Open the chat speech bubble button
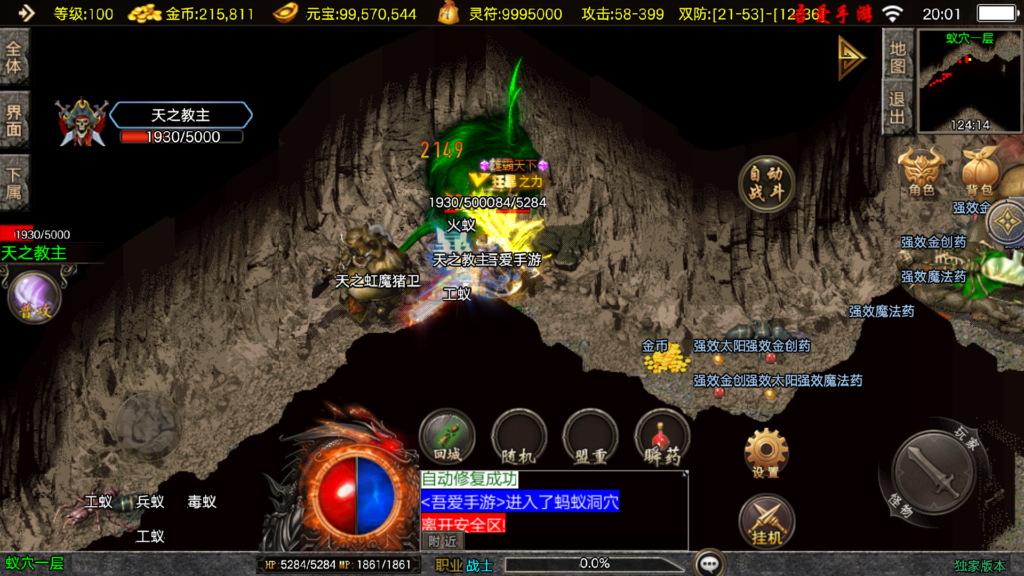The width and height of the screenshot is (1024, 576). [x=710, y=564]
